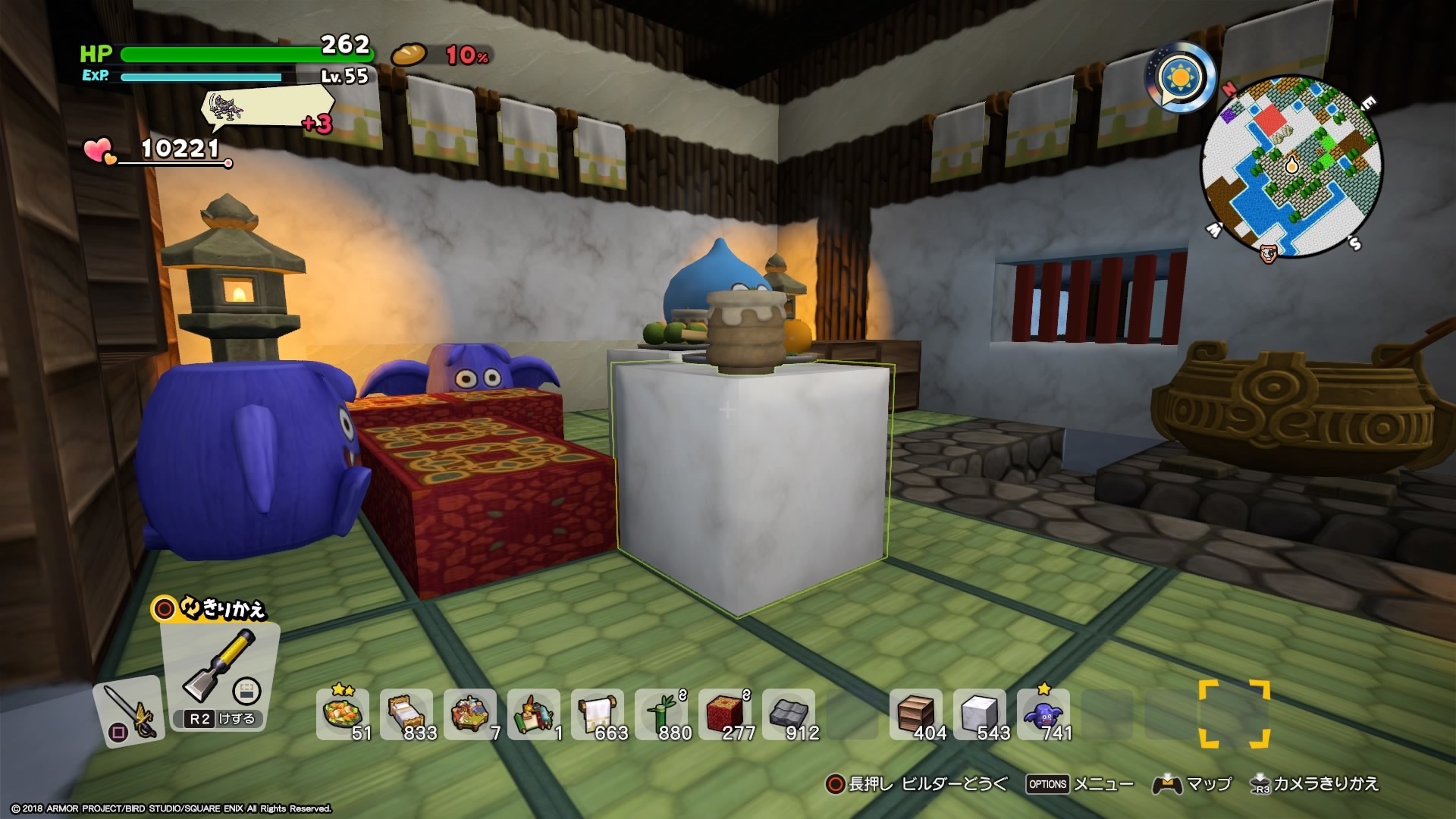Select the salad dish hotbar slot
The image size is (1456, 819).
pos(342,714)
